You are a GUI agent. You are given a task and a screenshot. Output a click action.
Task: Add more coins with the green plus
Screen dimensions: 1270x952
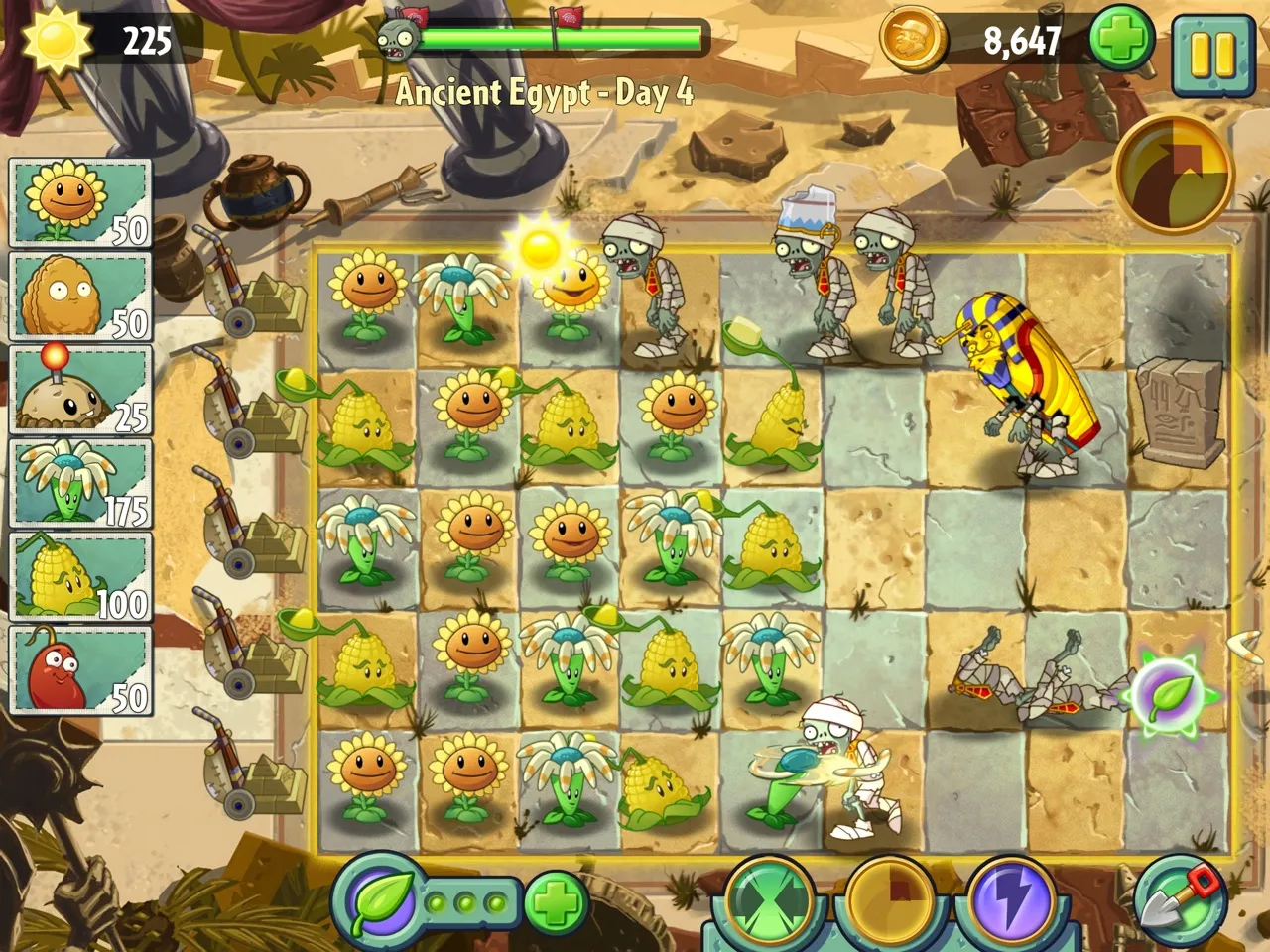pyautogui.click(x=1121, y=41)
